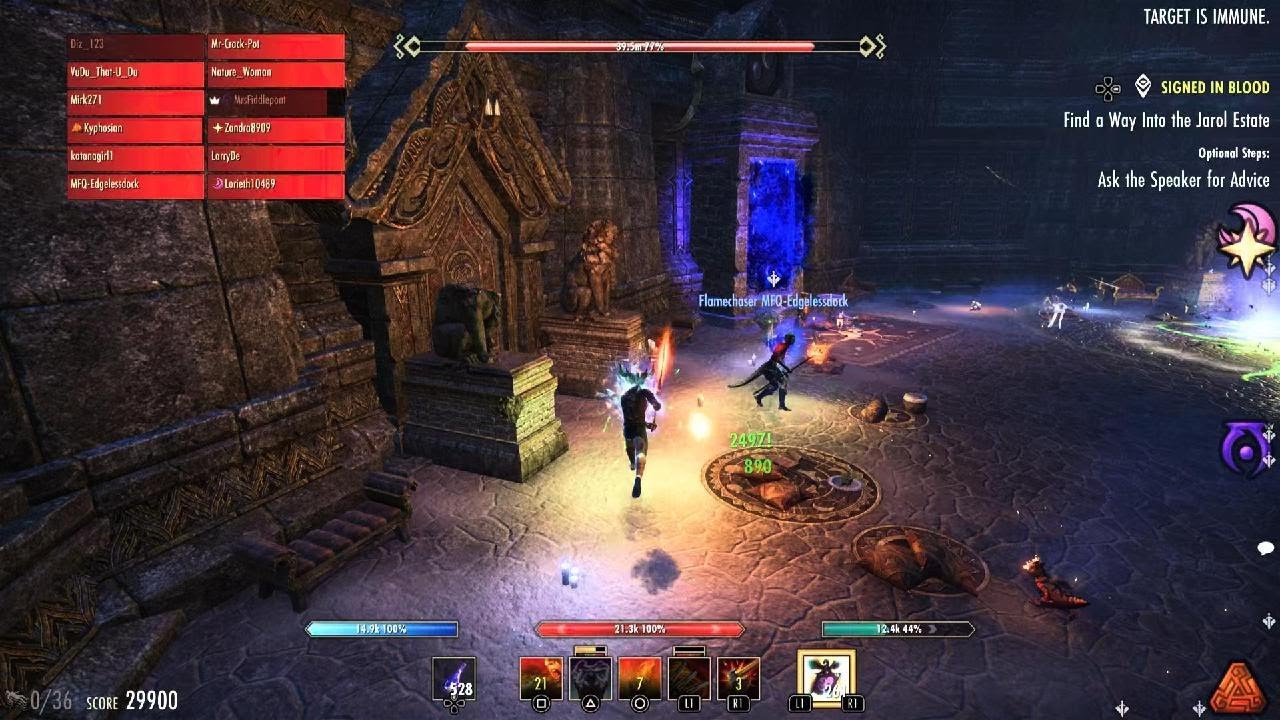Select Zandra8909's group frame
Image resolution: width=1280 pixels, height=720 pixels.
click(276, 129)
